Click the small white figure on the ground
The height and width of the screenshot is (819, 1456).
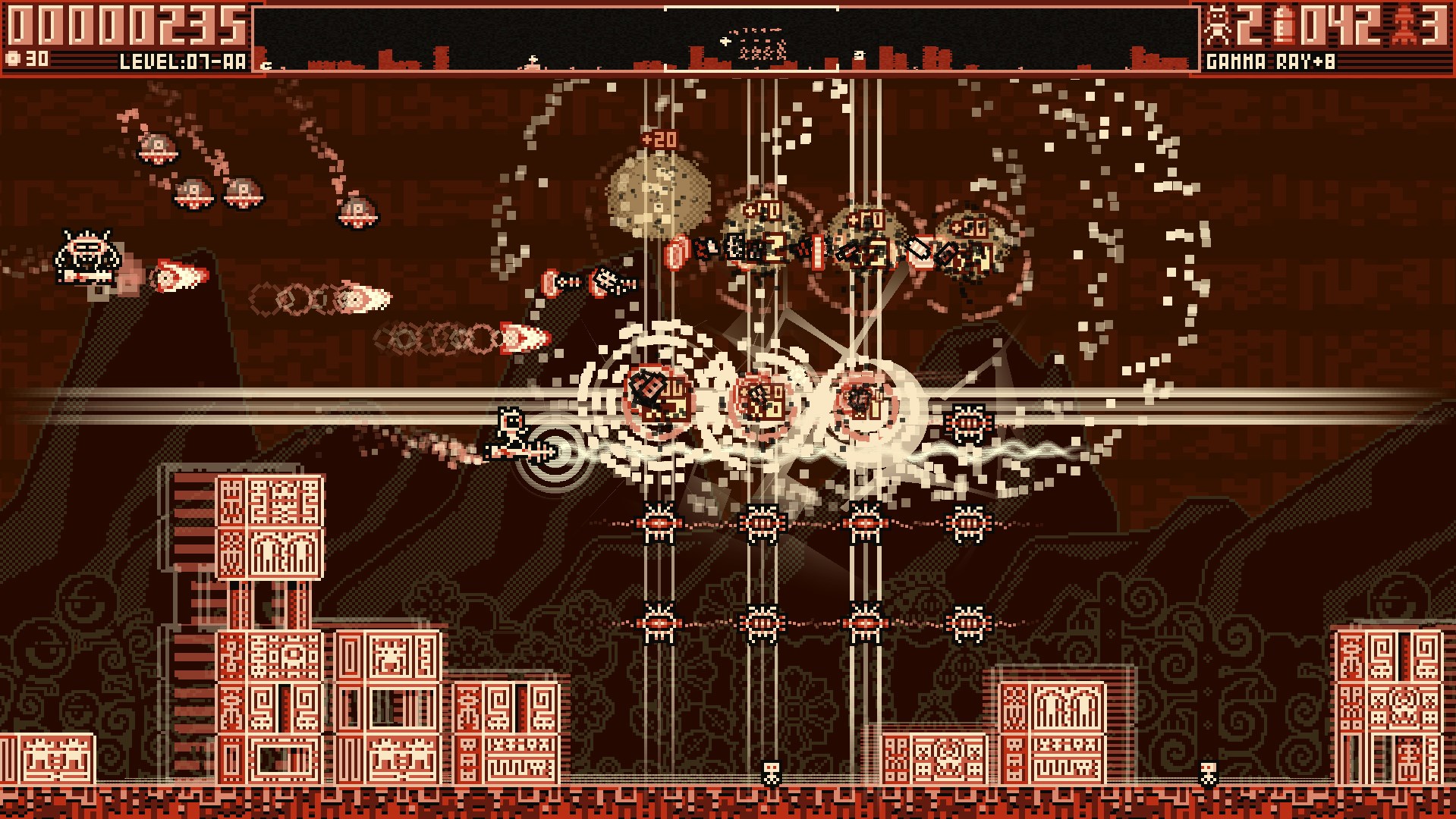tap(769, 770)
